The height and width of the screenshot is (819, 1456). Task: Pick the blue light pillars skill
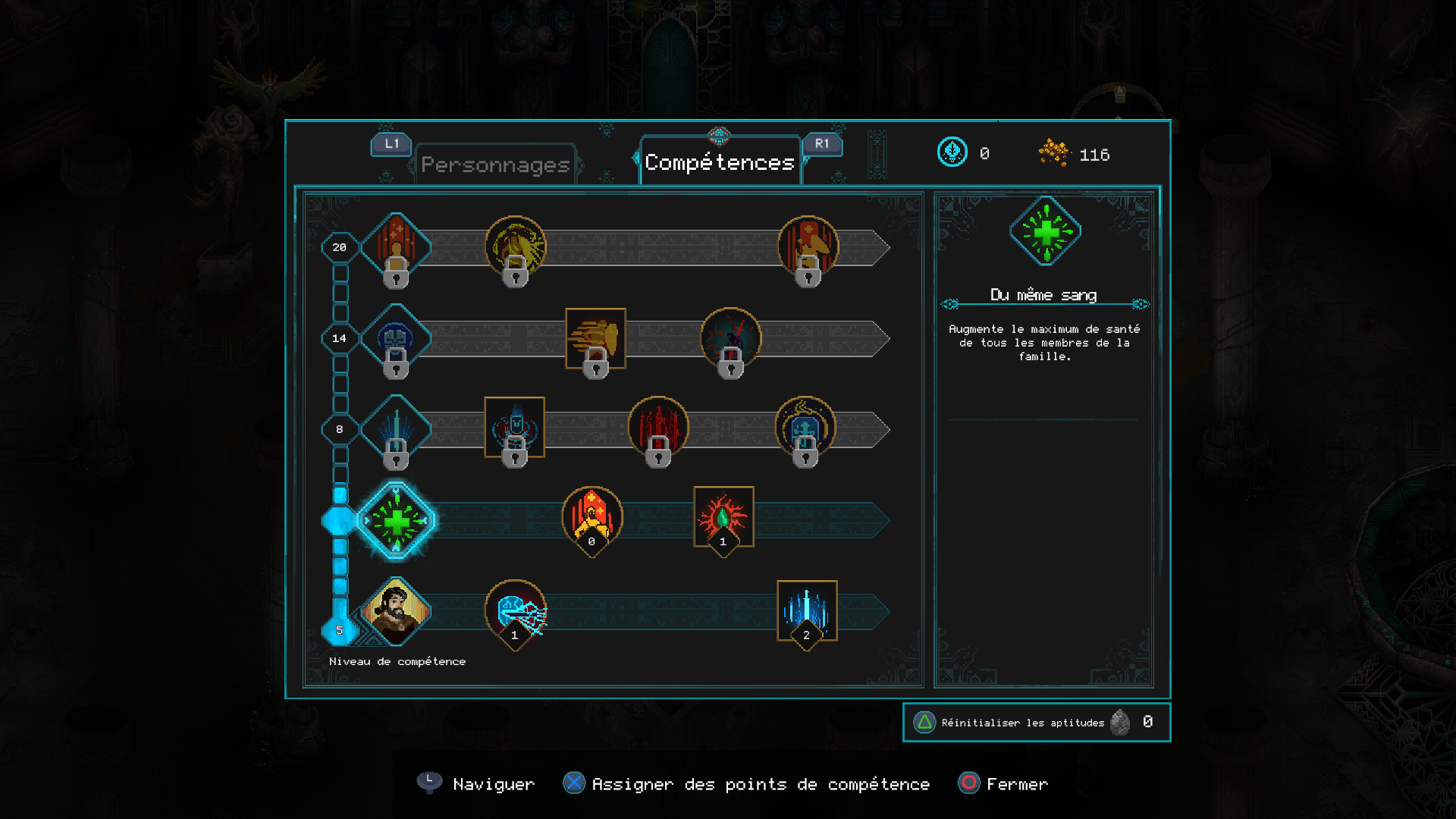pos(807,611)
